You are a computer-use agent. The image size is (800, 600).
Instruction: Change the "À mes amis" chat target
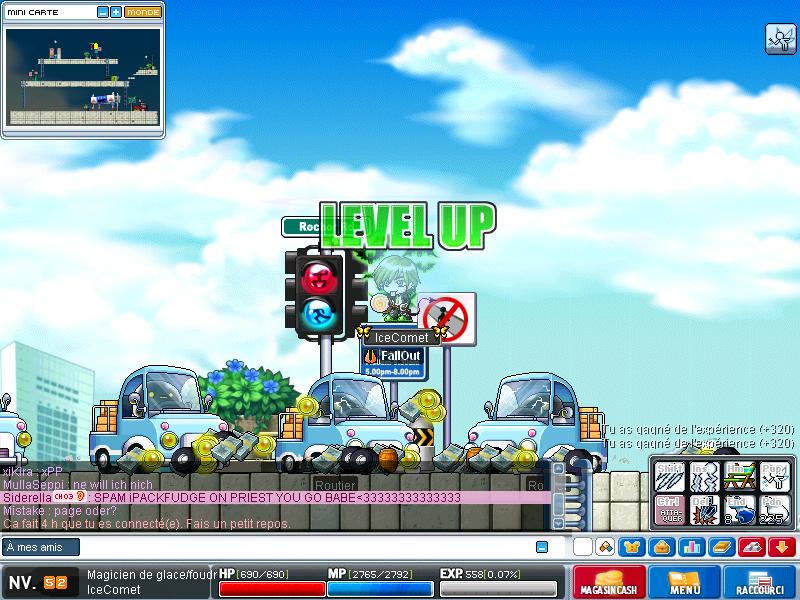pyautogui.click(x=41, y=547)
